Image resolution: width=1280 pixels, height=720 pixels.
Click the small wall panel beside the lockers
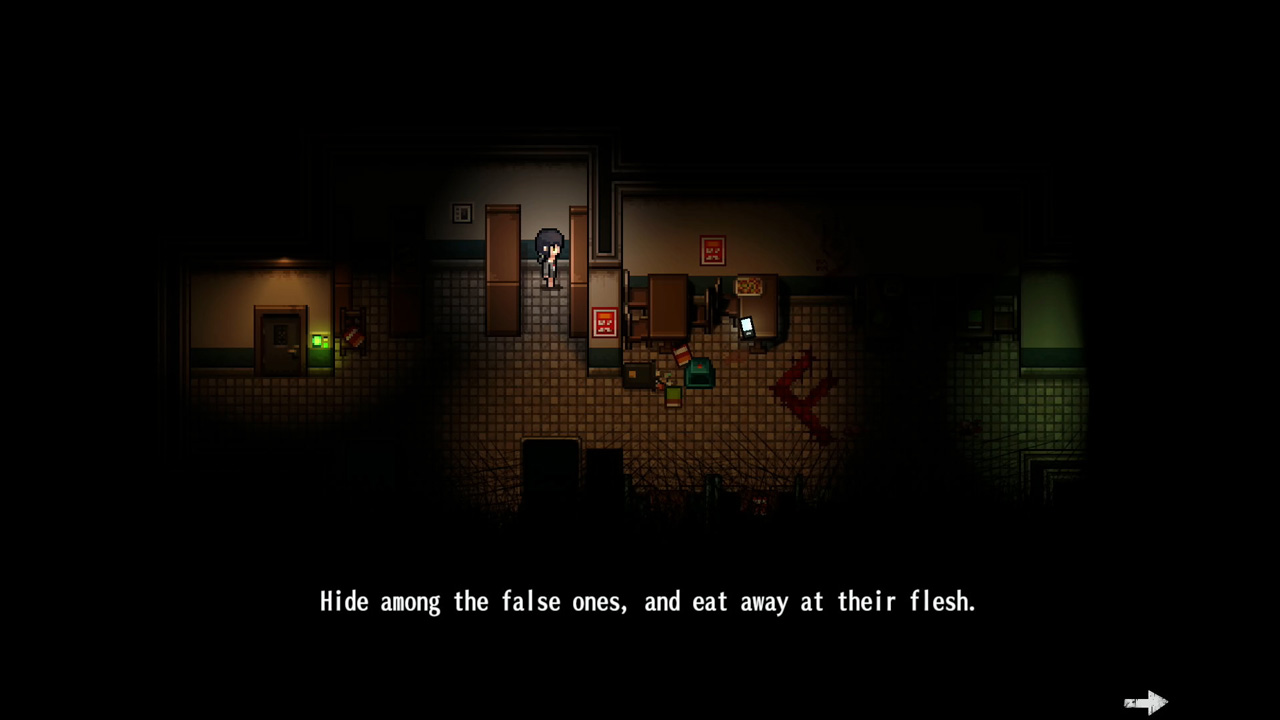tap(461, 213)
